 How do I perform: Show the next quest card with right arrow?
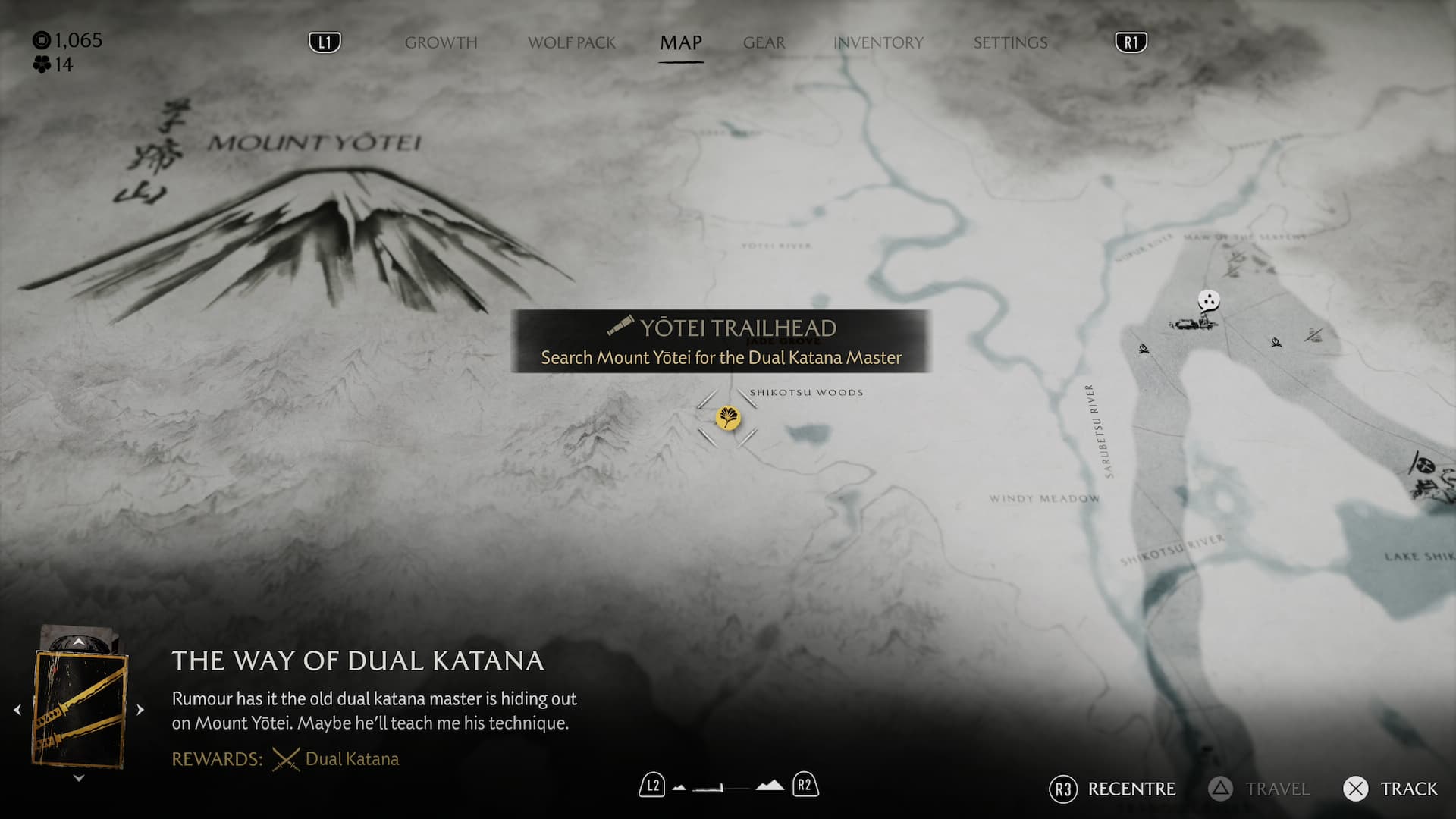tap(140, 710)
